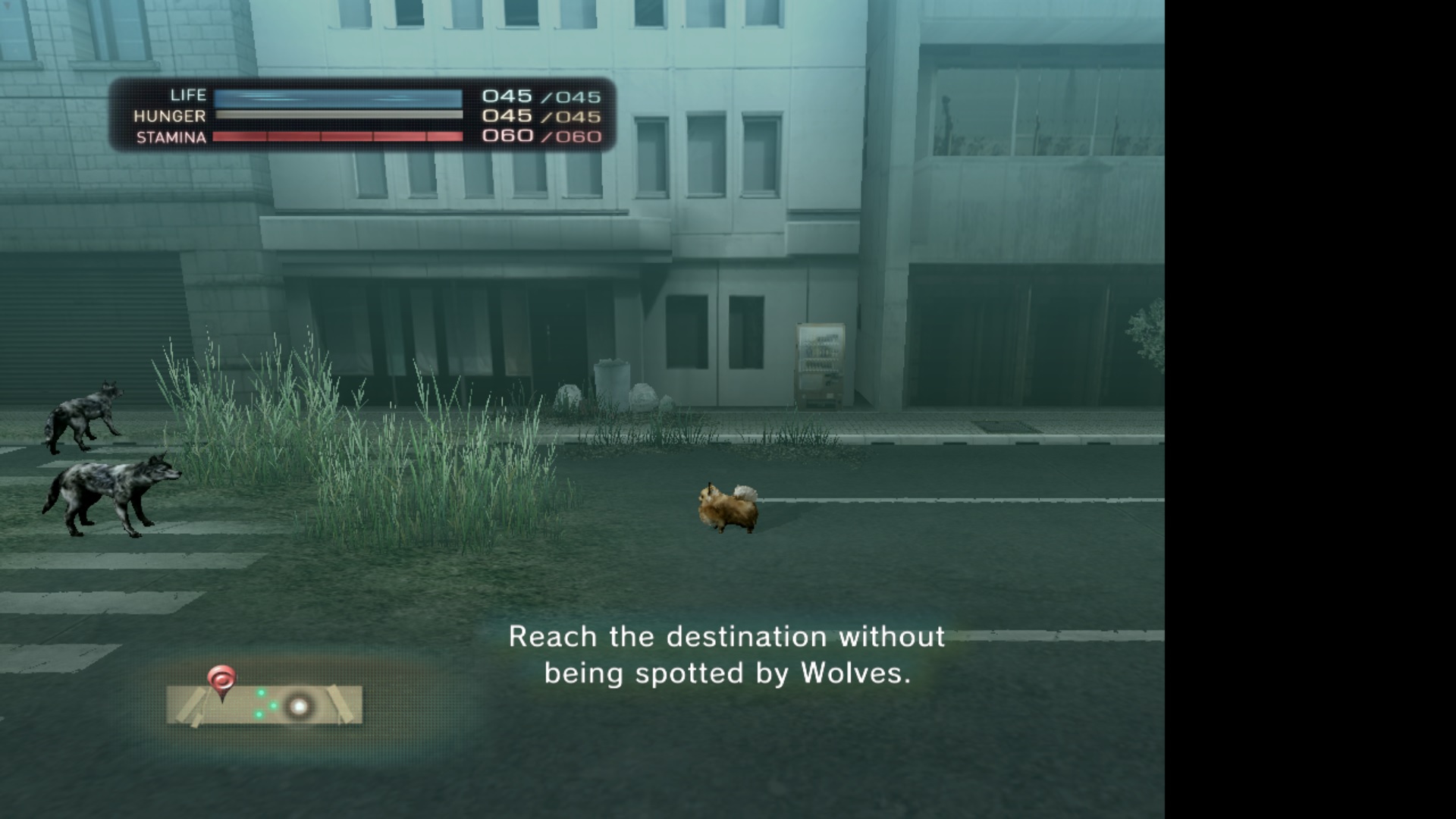The height and width of the screenshot is (819, 1456).
Task: Select the red destination marker on minimap
Action: (221, 679)
